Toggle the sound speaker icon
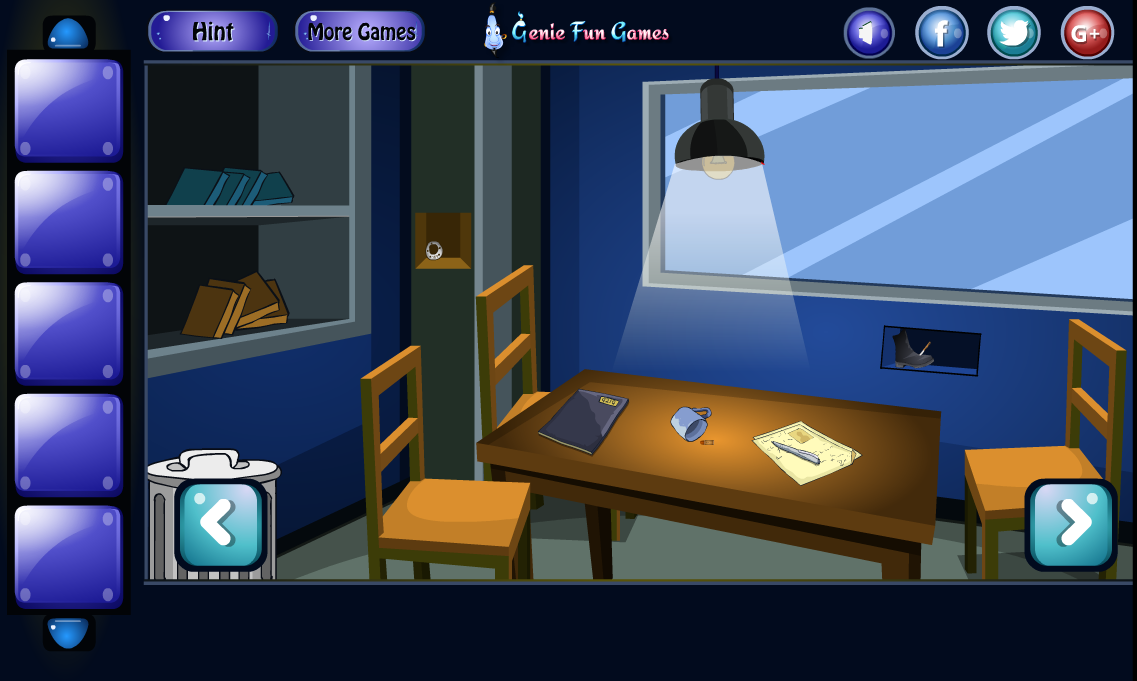 click(x=868, y=33)
